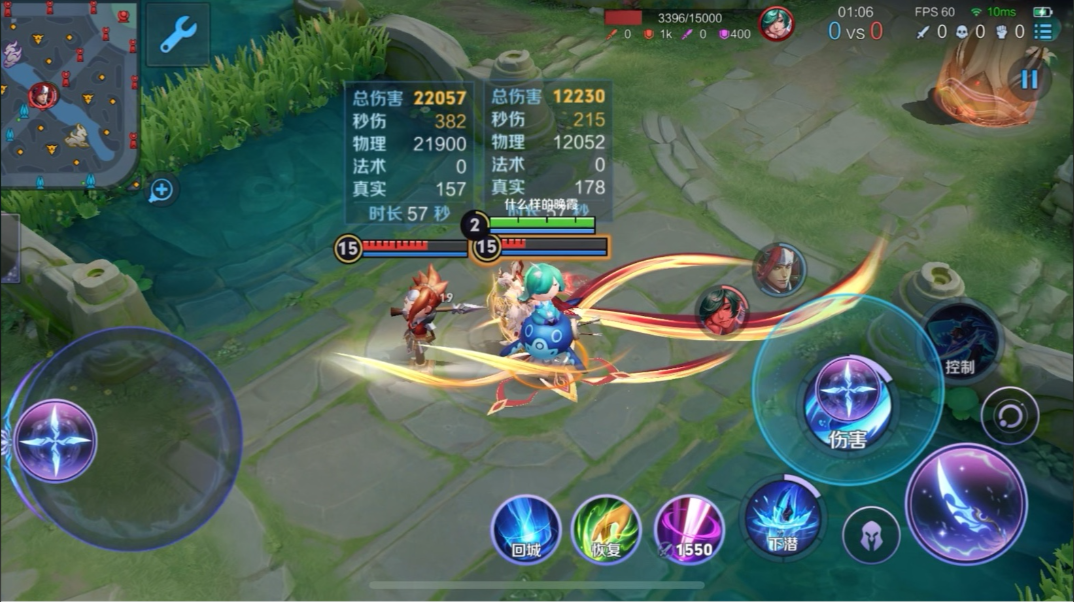Tap the magnifier plus button beside minimap
Viewport: 1074px width, 602px height.
161,190
